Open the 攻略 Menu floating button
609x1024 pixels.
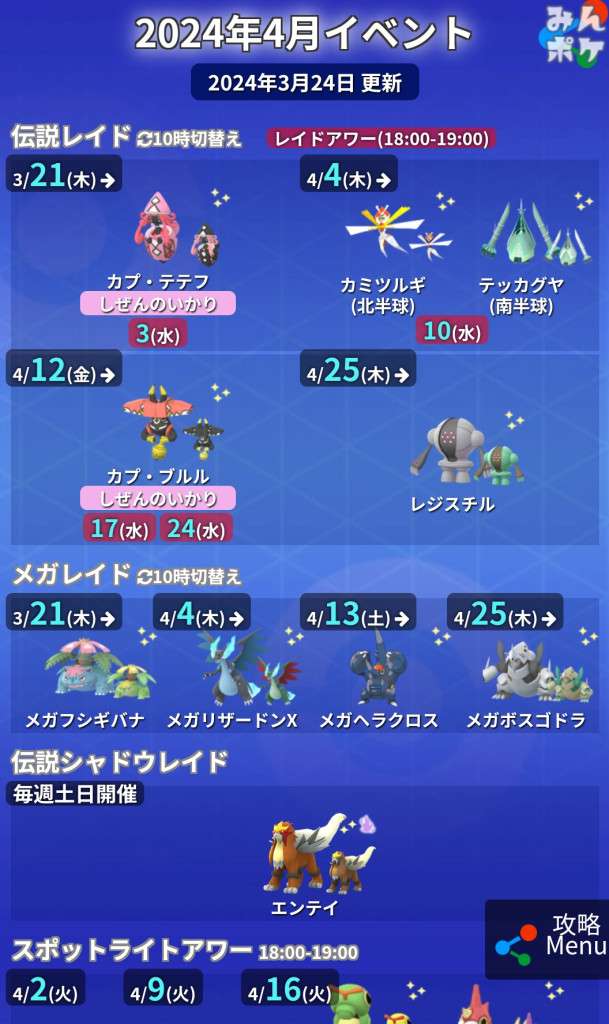tap(548, 938)
